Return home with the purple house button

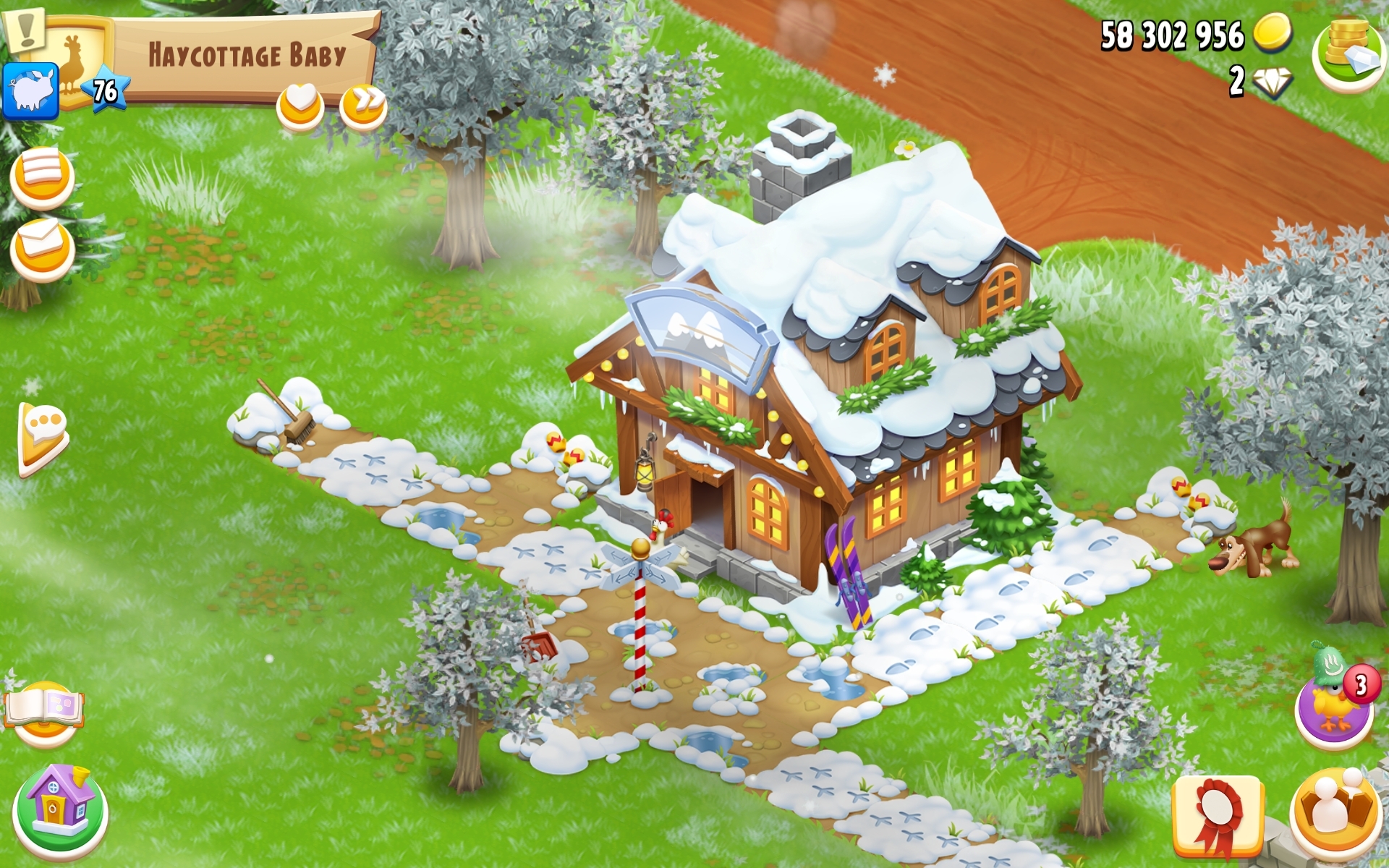(60, 810)
